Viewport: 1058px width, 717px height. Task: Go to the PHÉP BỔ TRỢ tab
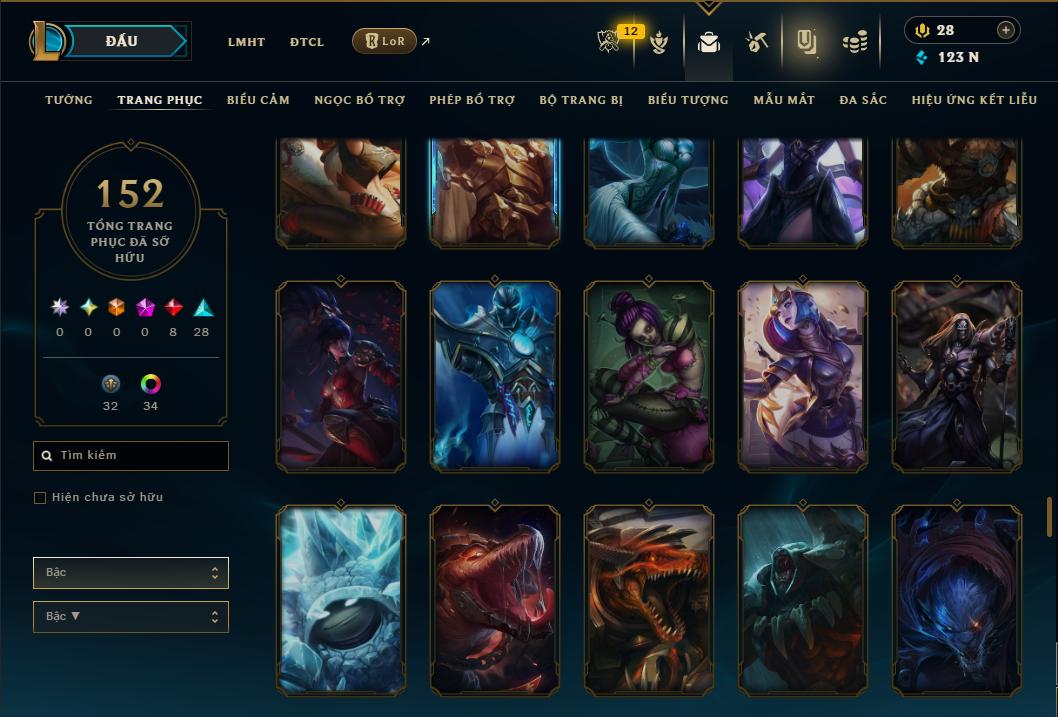click(472, 100)
